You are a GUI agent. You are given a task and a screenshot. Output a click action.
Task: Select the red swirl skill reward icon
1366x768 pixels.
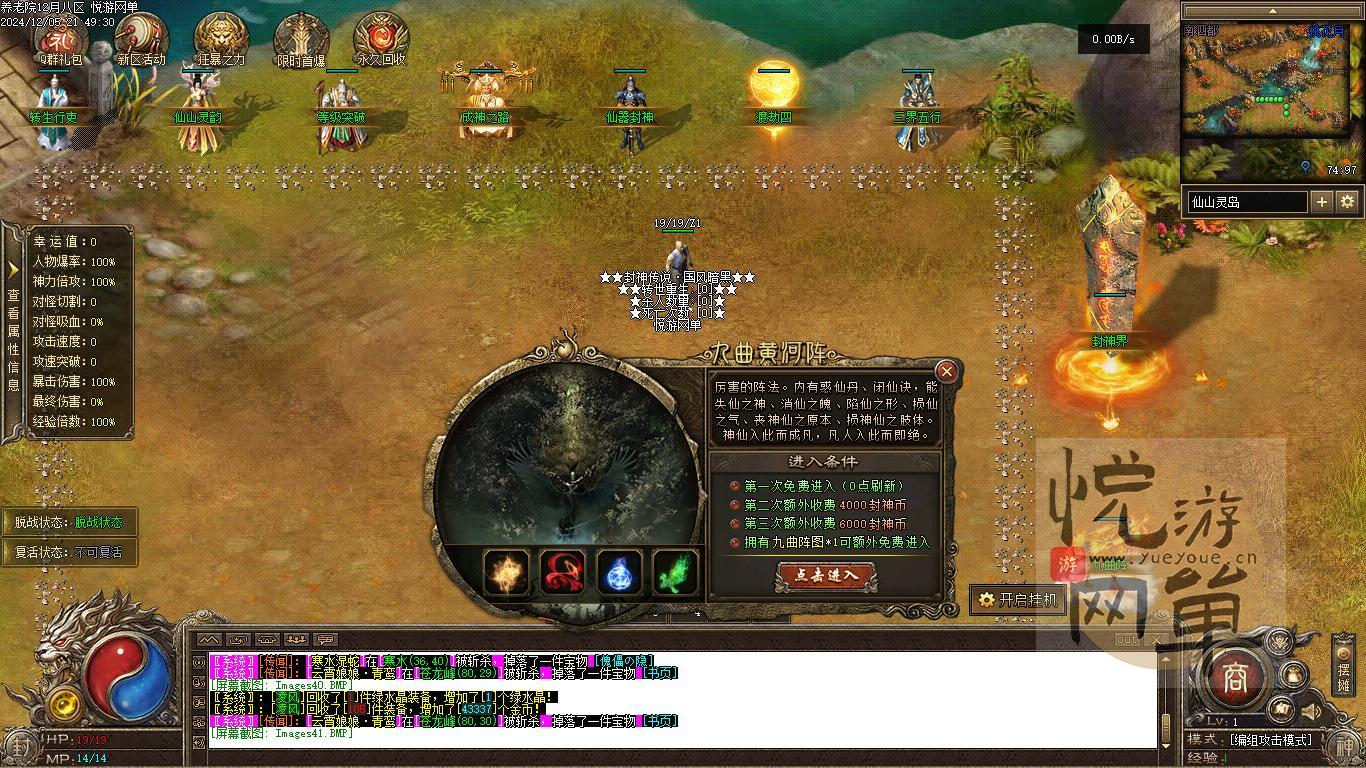tap(563, 573)
